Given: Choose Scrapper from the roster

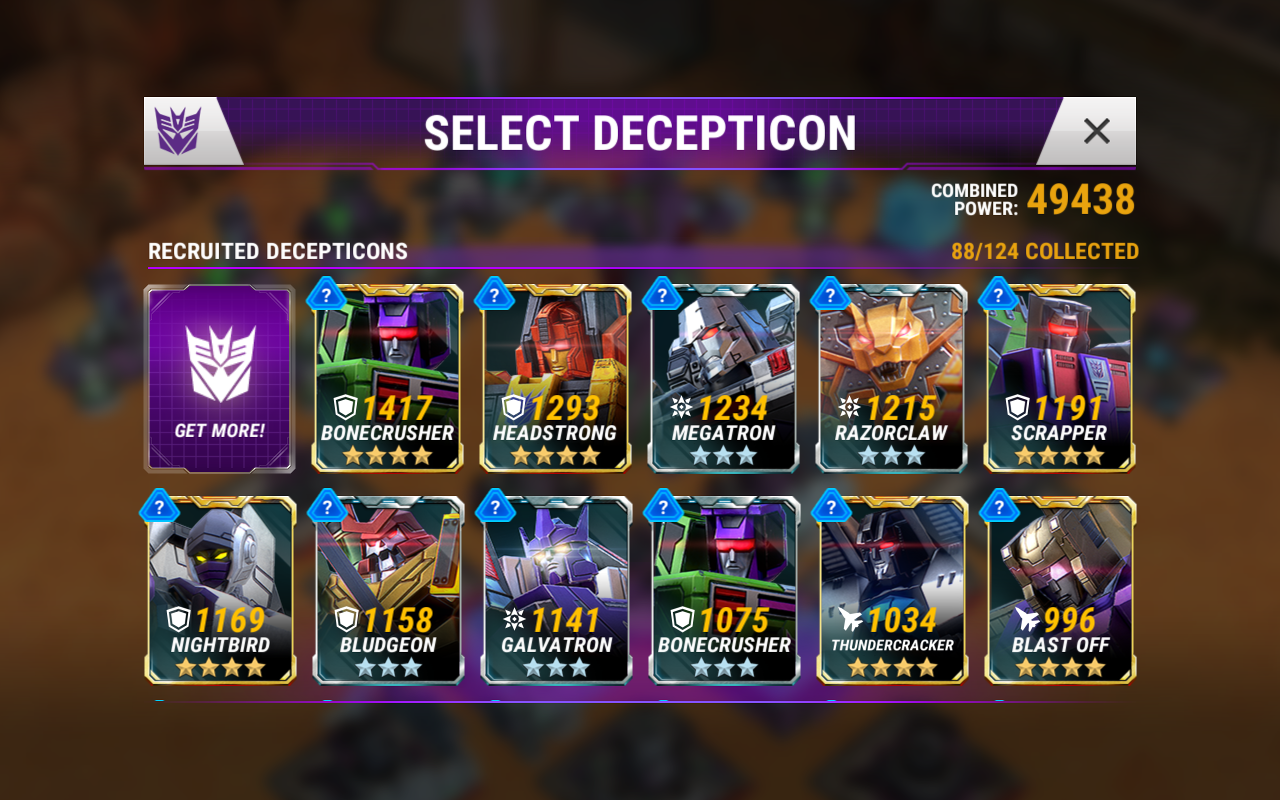Looking at the screenshot, I should 1059,378.
